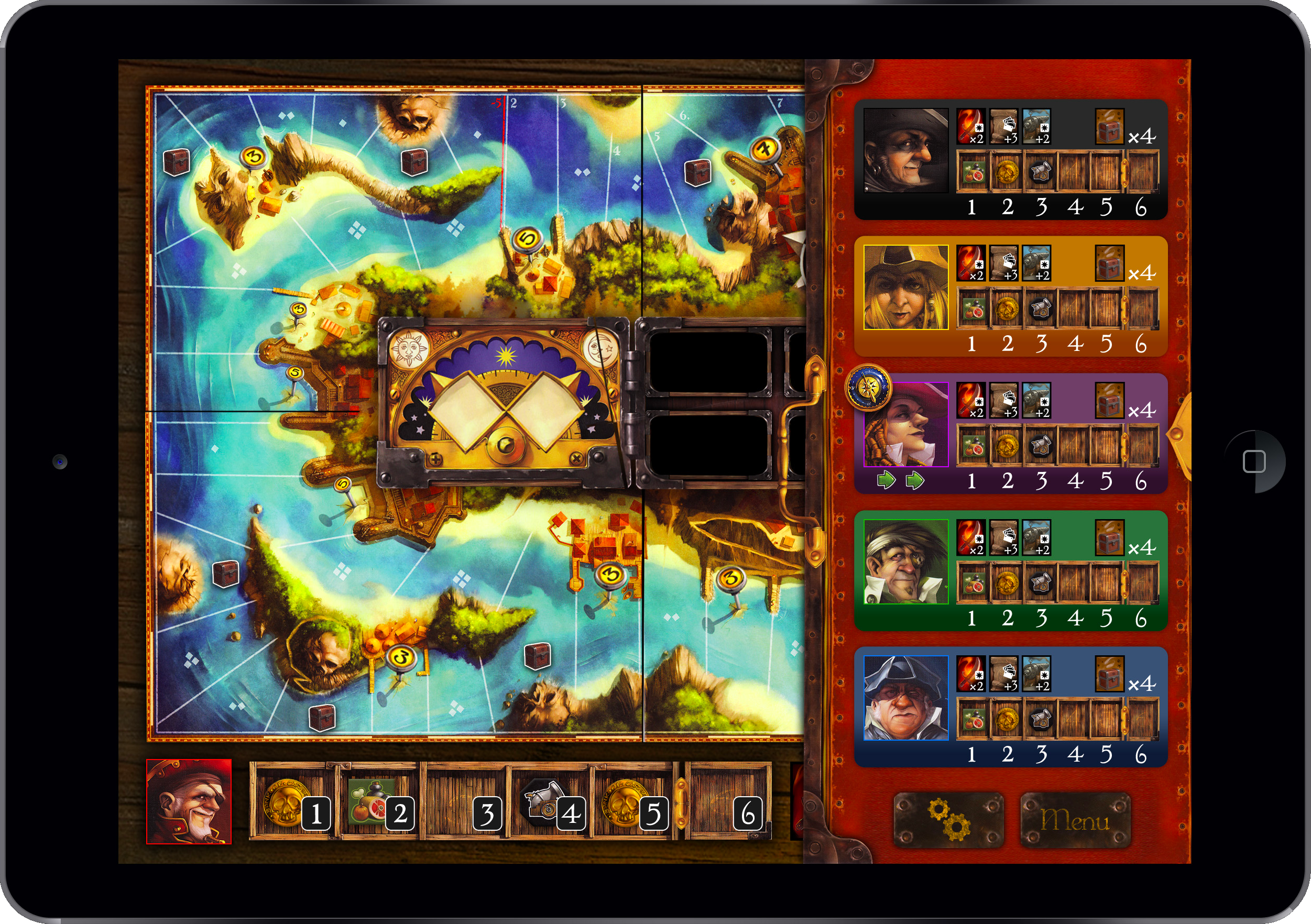Open the gear settings button
Viewport: 1311px width, 924px height.
click(x=948, y=820)
